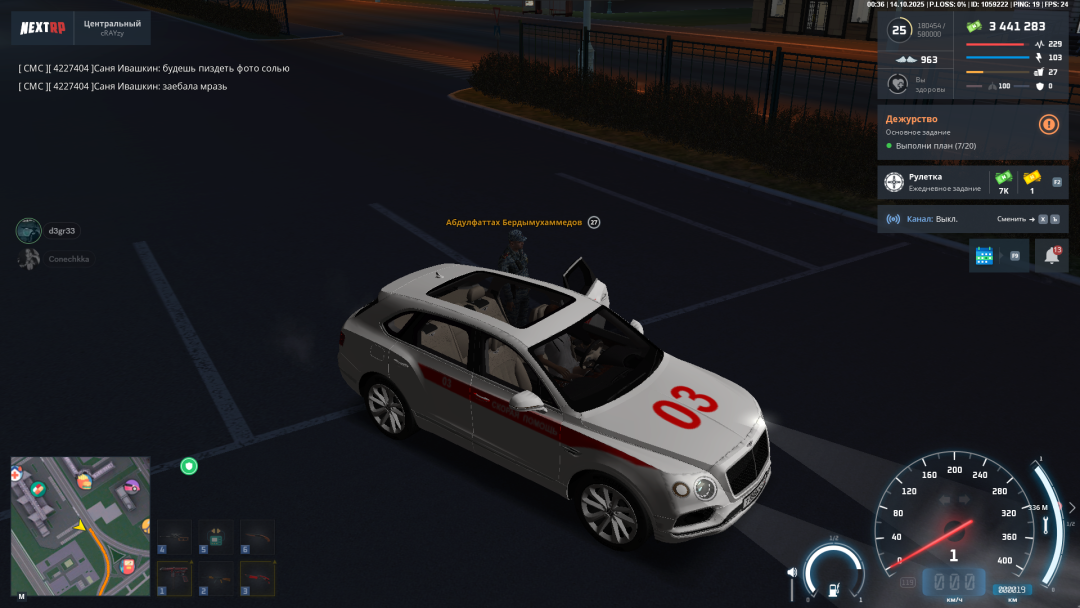
Task: Open the Дежурство duty task alert icon
Action: click(1048, 124)
